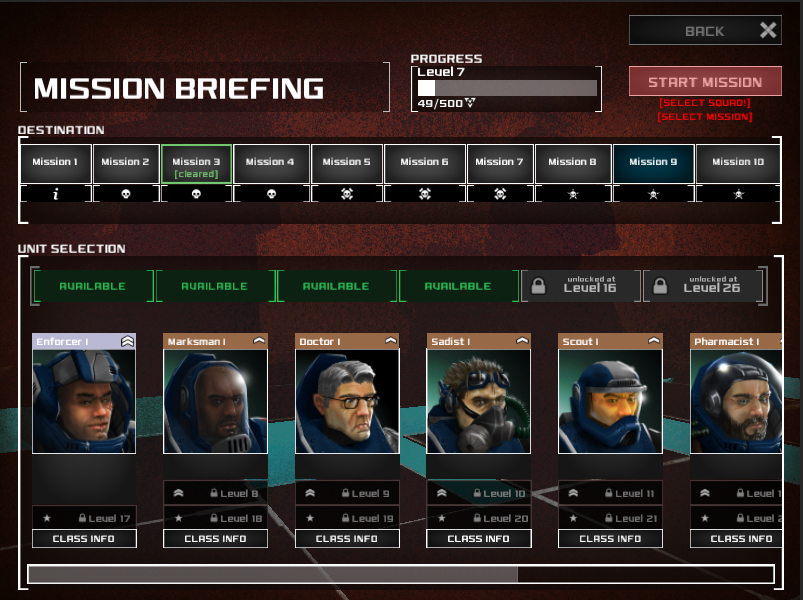Choose the cleared Mission 3
803x600 pixels.
196,164
